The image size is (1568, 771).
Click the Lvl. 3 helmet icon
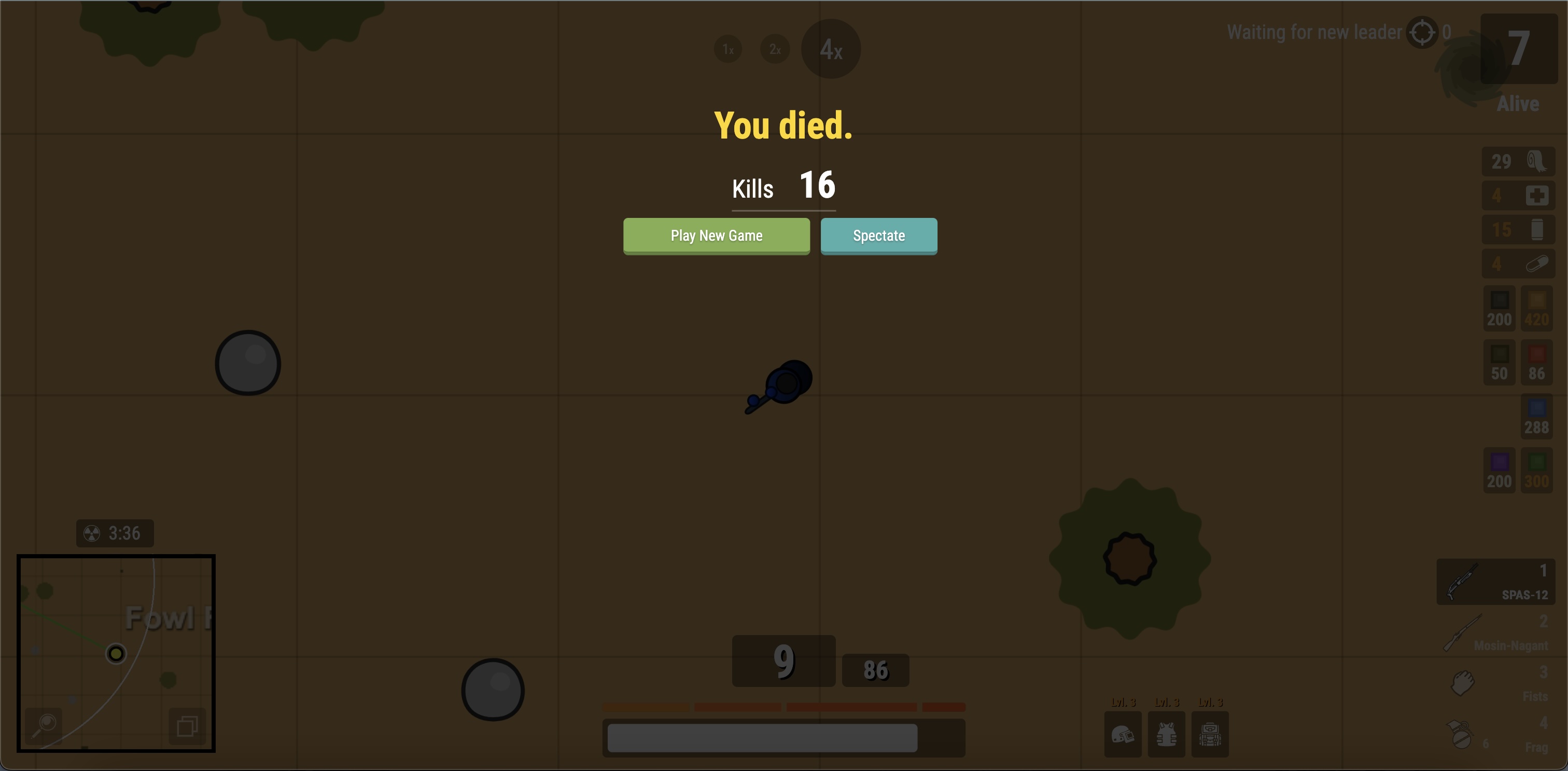(x=1123, y=735)
